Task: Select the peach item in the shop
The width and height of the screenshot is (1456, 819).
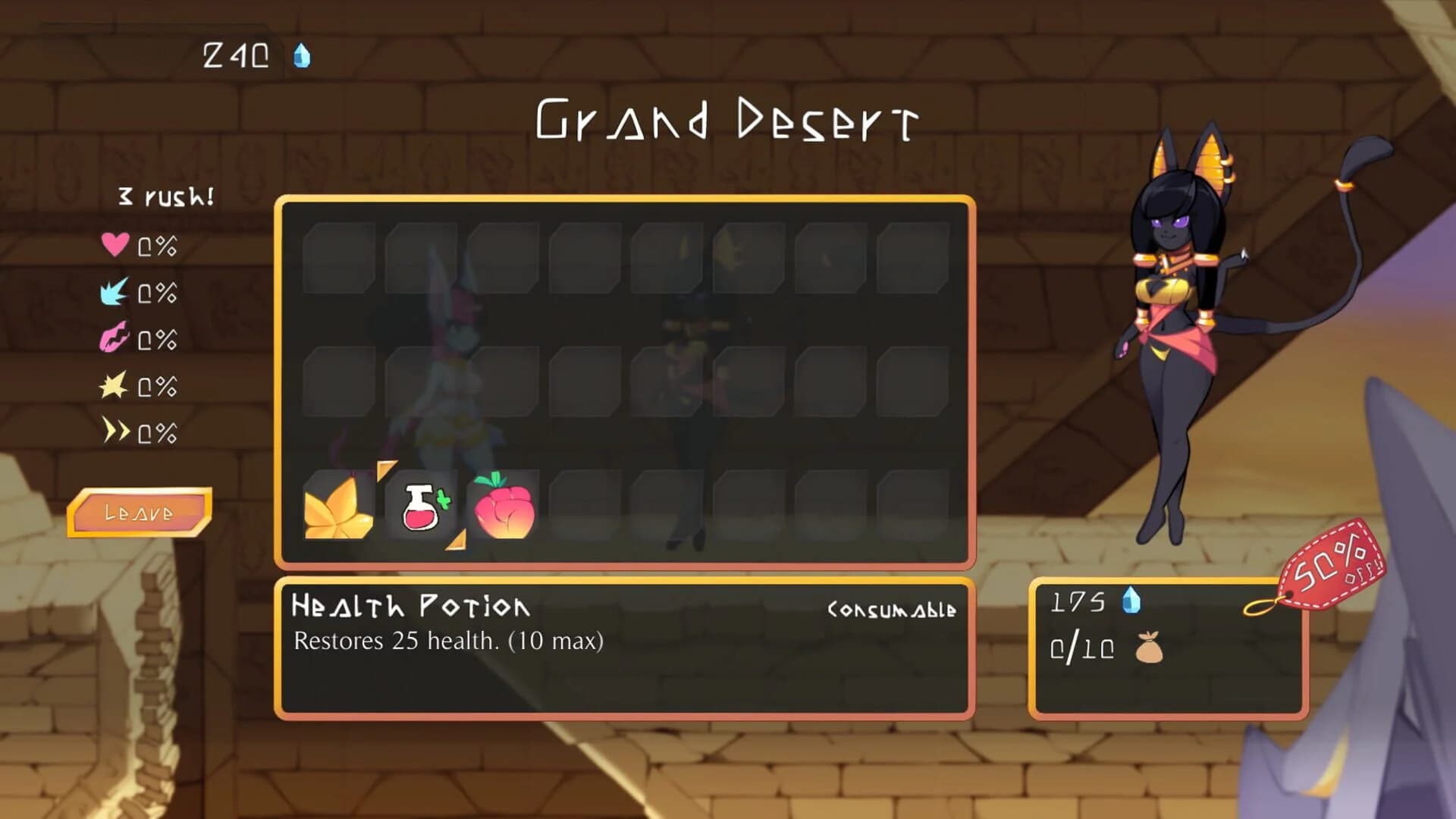Action: coord(506,512)
